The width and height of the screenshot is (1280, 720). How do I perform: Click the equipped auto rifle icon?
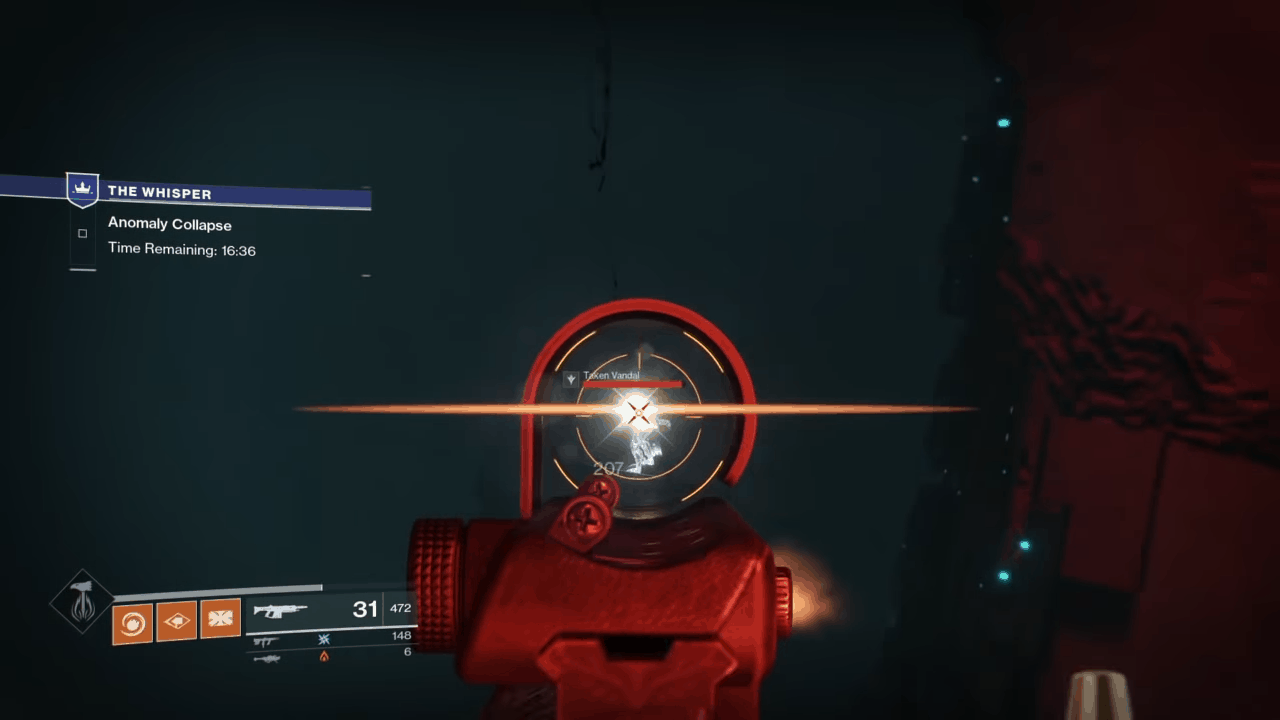282,608
